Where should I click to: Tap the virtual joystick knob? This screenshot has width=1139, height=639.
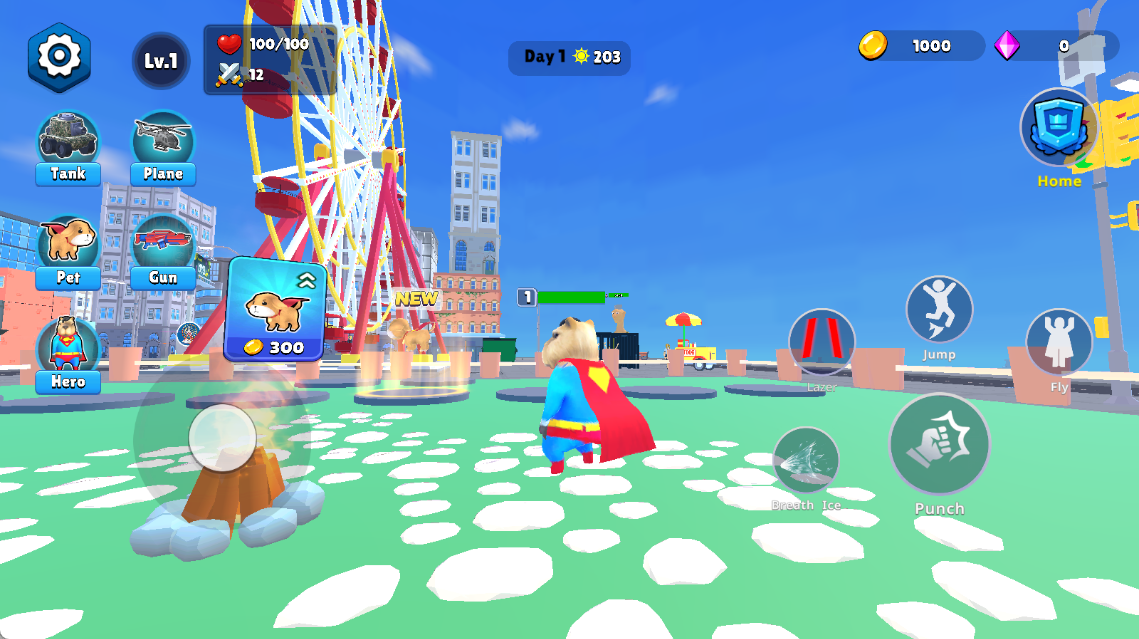[x=222, y=438]
